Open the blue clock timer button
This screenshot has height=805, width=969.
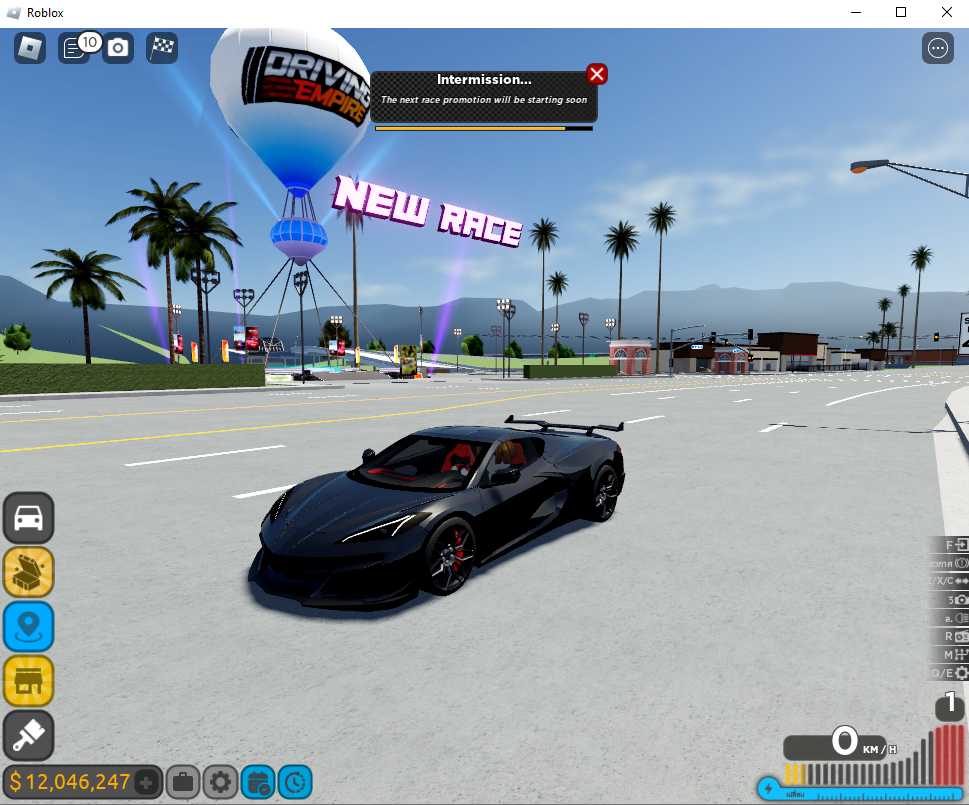click(294, 782)
